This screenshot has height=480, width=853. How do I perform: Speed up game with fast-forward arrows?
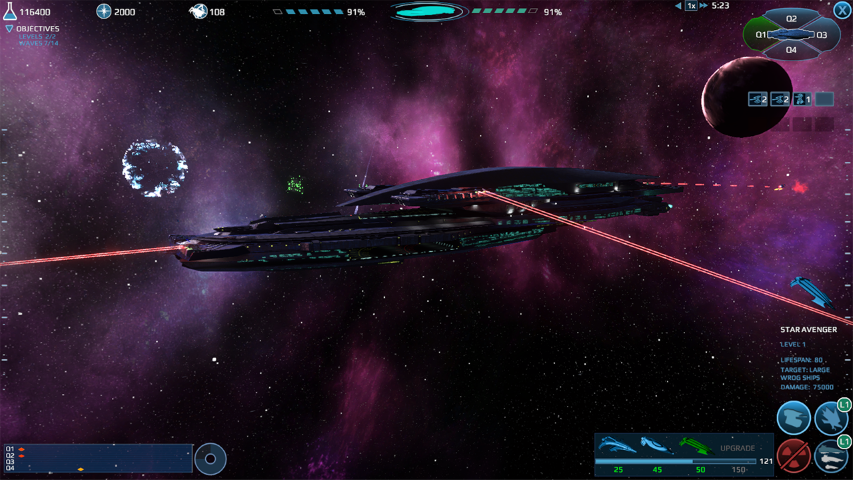pos(704,6)
